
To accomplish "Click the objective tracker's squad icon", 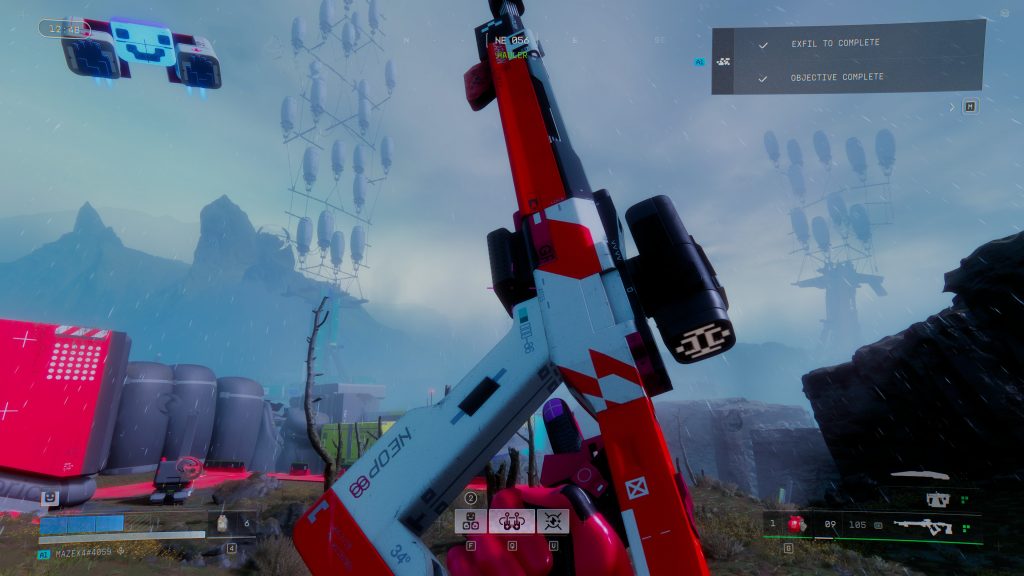I will [x=725, y=61].
